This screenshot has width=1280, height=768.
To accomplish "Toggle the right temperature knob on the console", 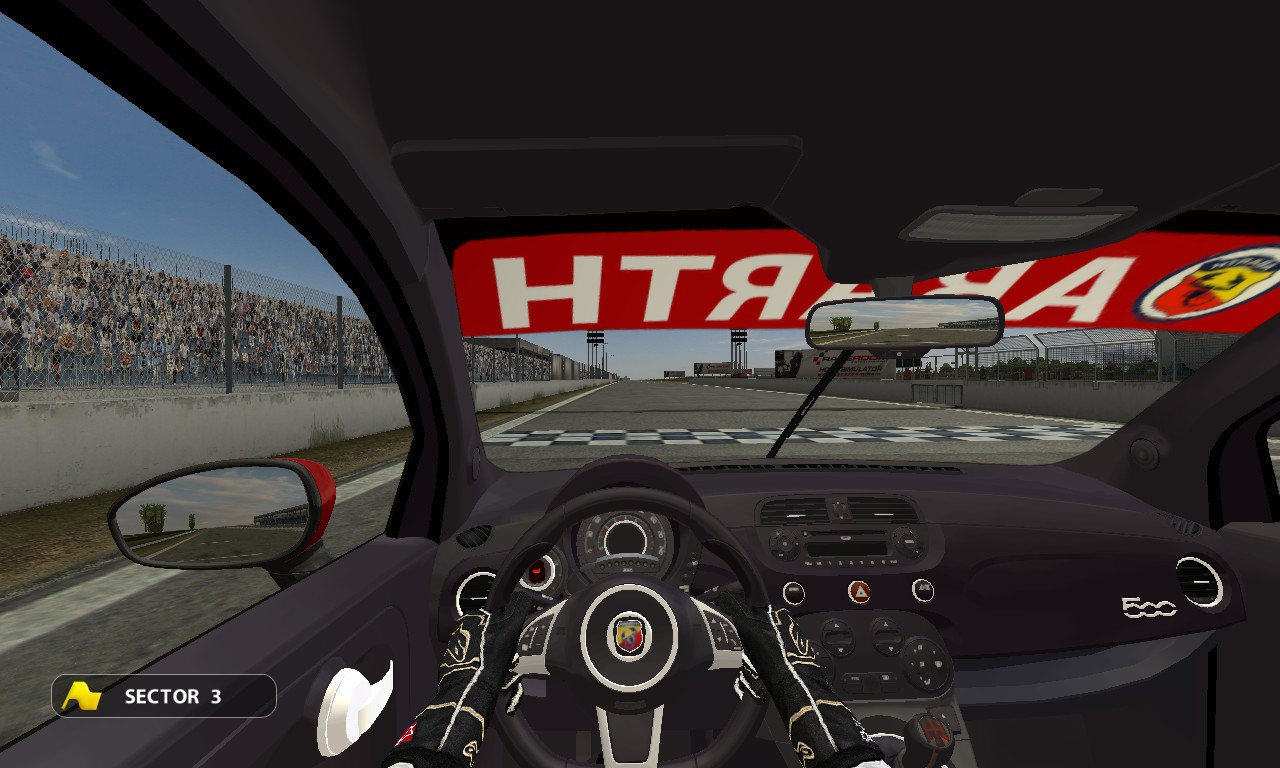I will (887, 638).
